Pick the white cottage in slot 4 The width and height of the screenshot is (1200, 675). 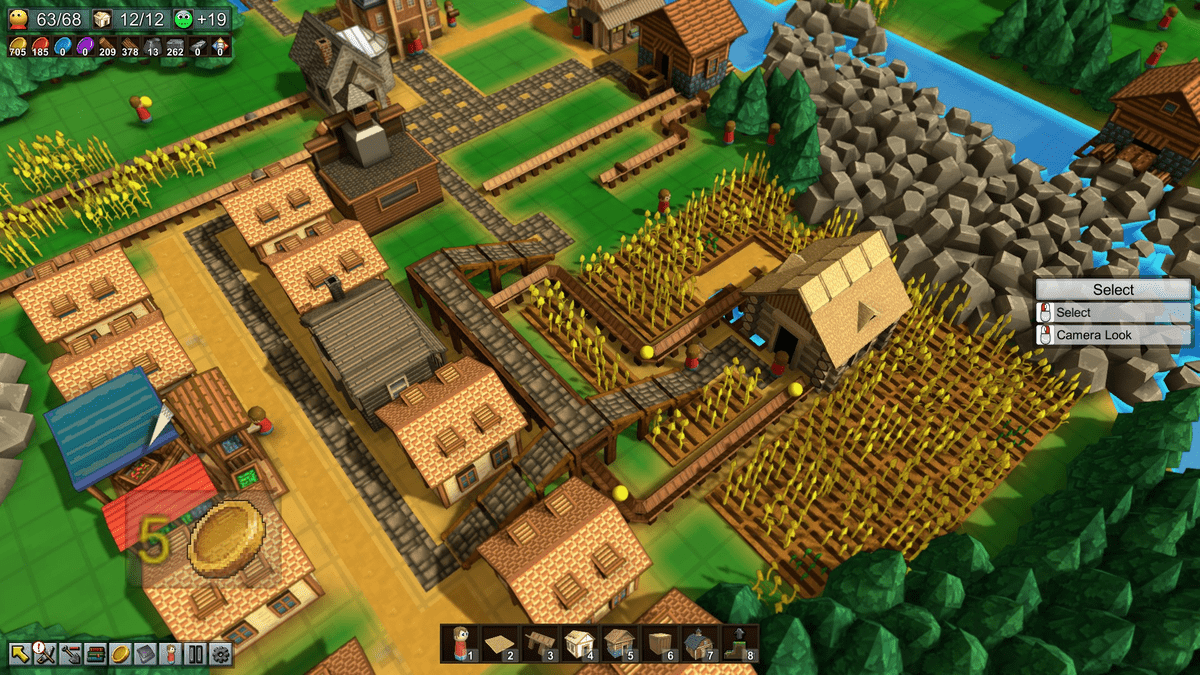pos(580,643)
